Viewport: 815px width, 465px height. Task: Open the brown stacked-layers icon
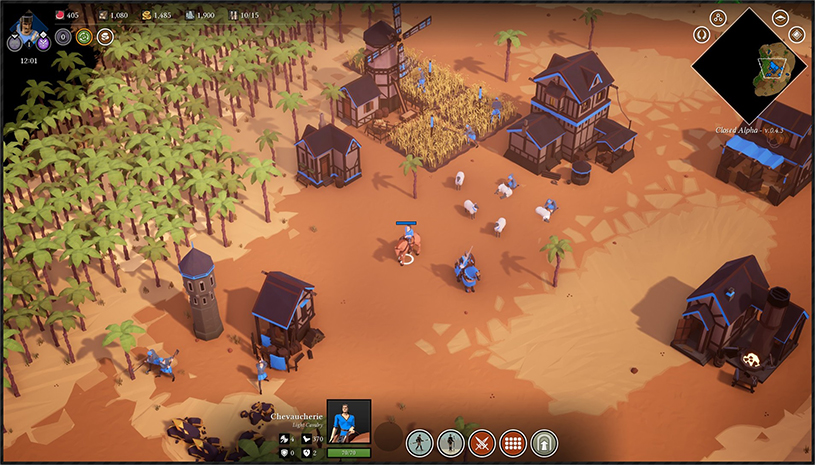[x=106, y=37]
